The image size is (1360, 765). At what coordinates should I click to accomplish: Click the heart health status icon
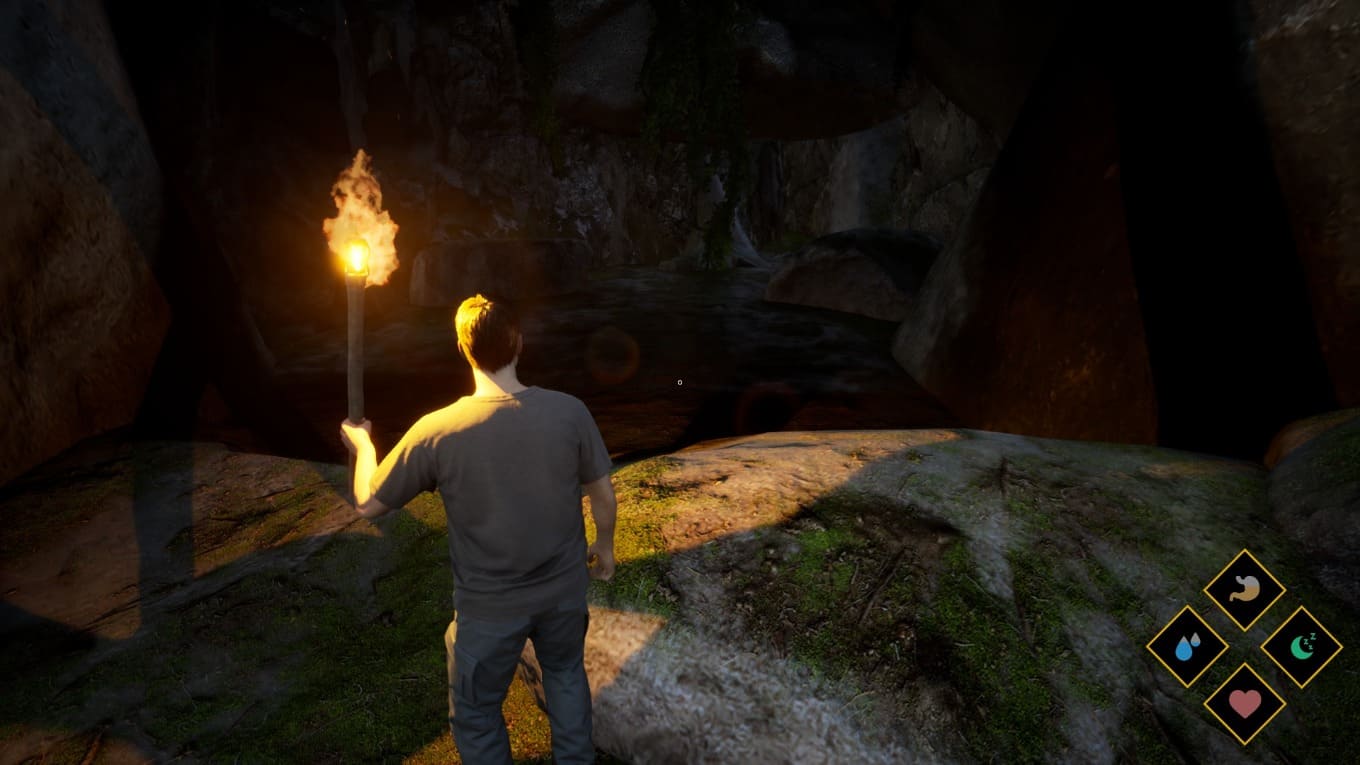click(x=1244, y=704)
